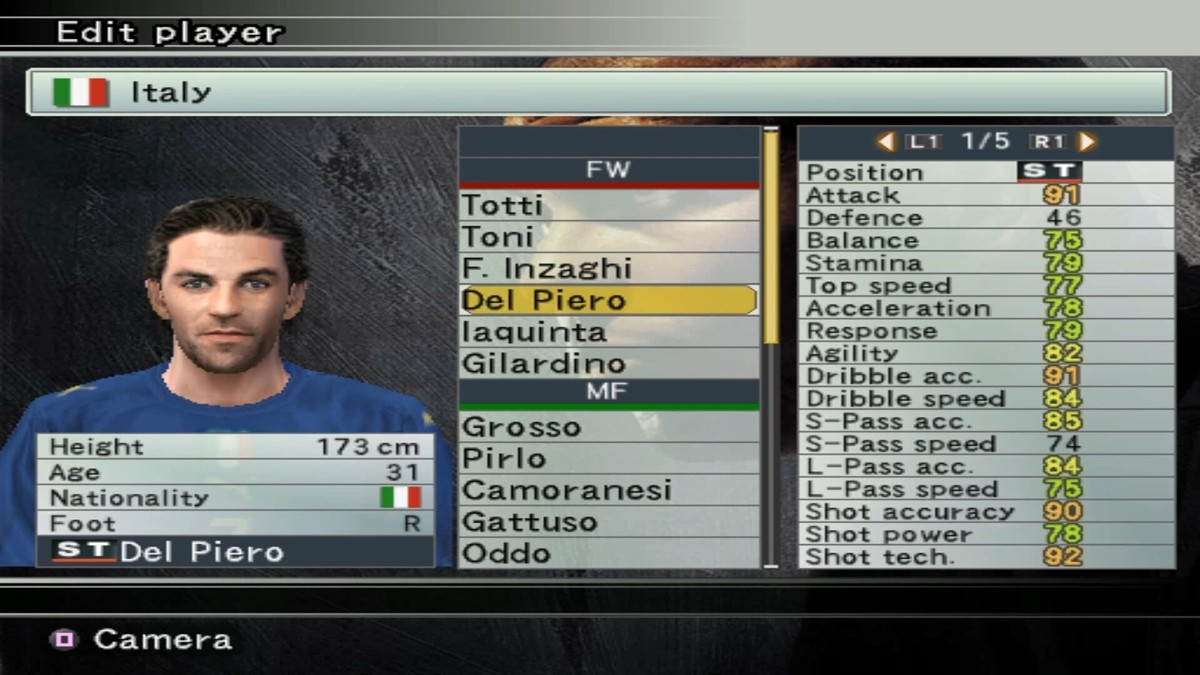Pick Oddo from the player list

point(608,553)
